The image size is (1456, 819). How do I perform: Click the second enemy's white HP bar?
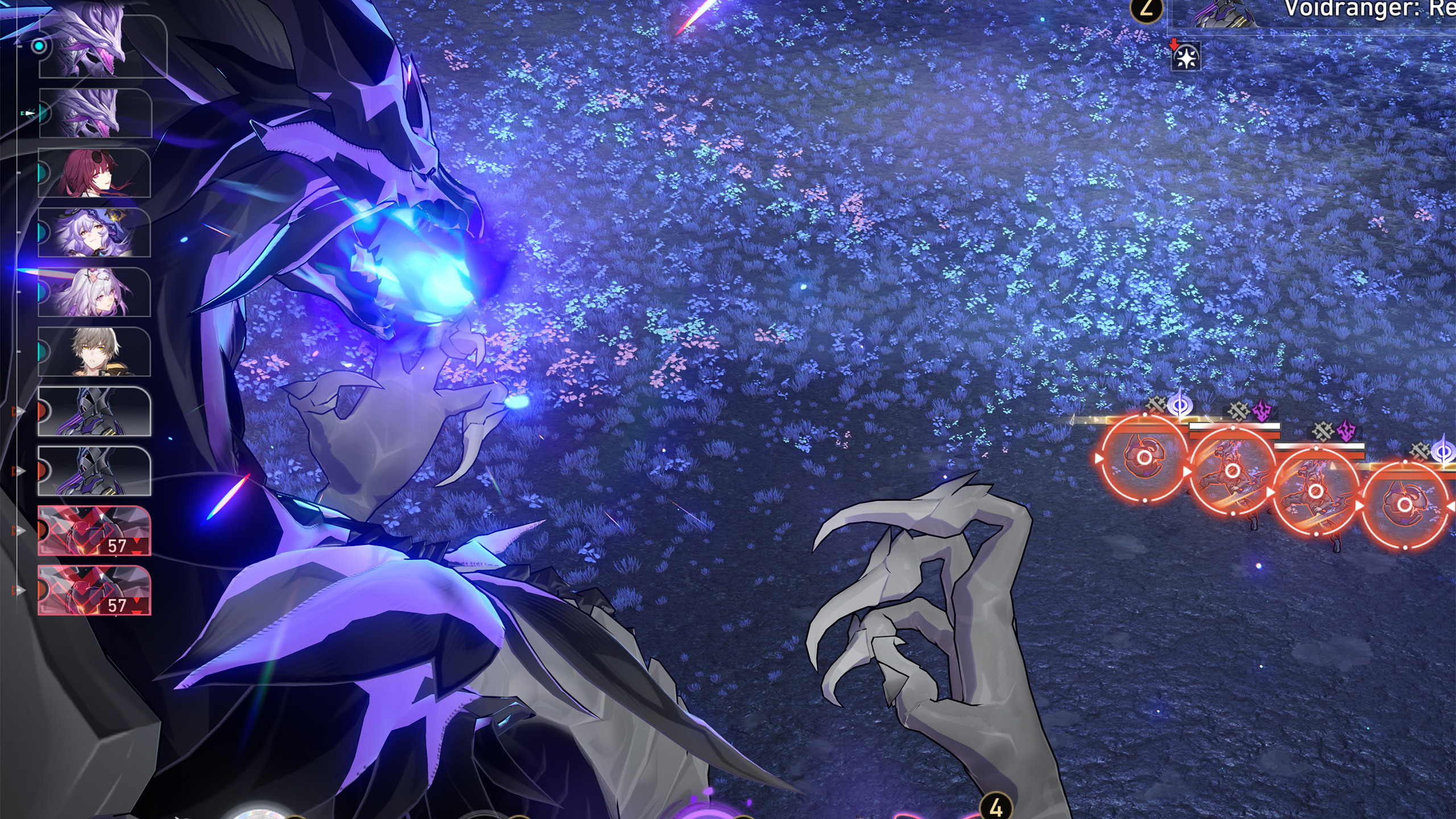1234,427
